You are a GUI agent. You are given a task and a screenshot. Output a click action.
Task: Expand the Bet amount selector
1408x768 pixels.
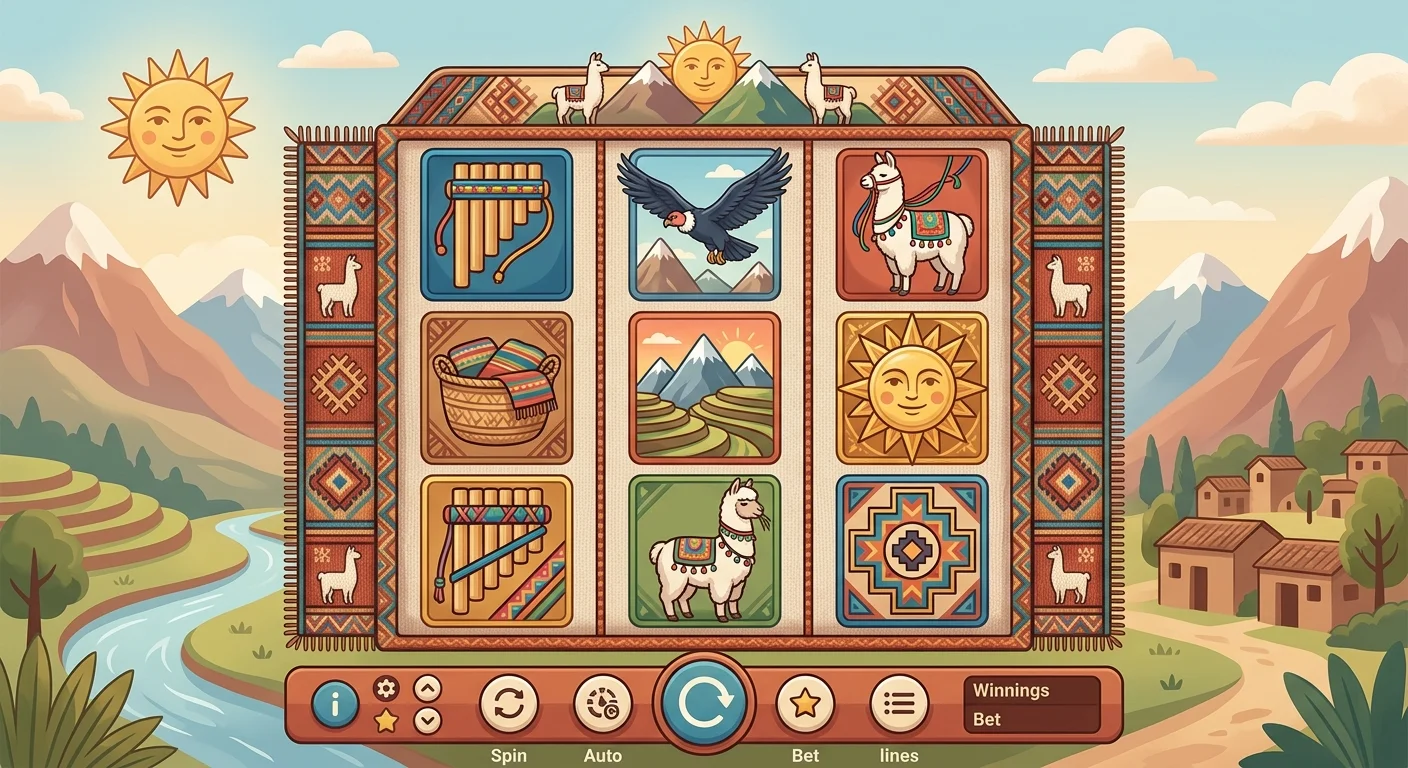pos(805,703)
